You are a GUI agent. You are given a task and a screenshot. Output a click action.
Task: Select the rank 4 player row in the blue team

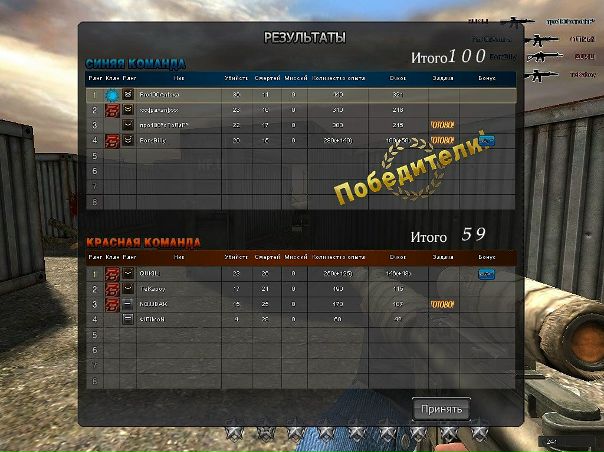coord(300,140)
